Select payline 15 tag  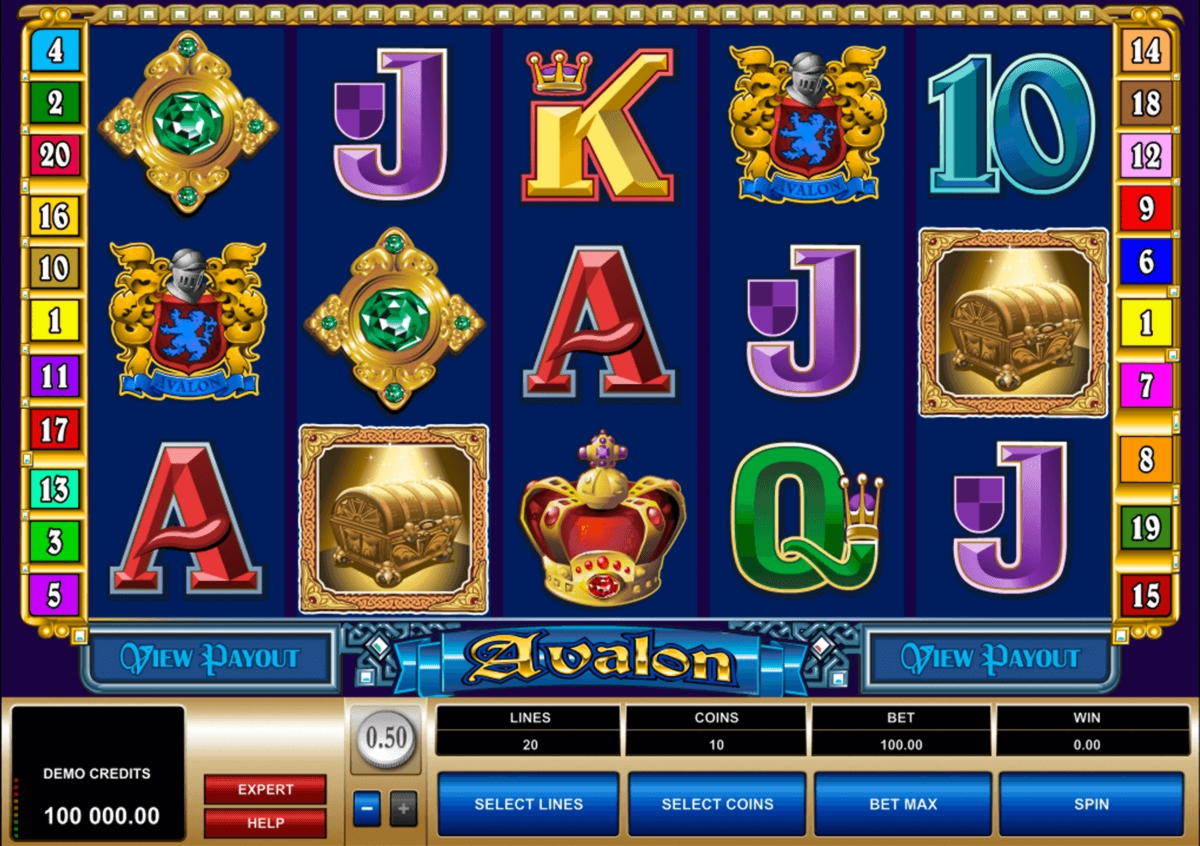click(x=1146, y=595)
